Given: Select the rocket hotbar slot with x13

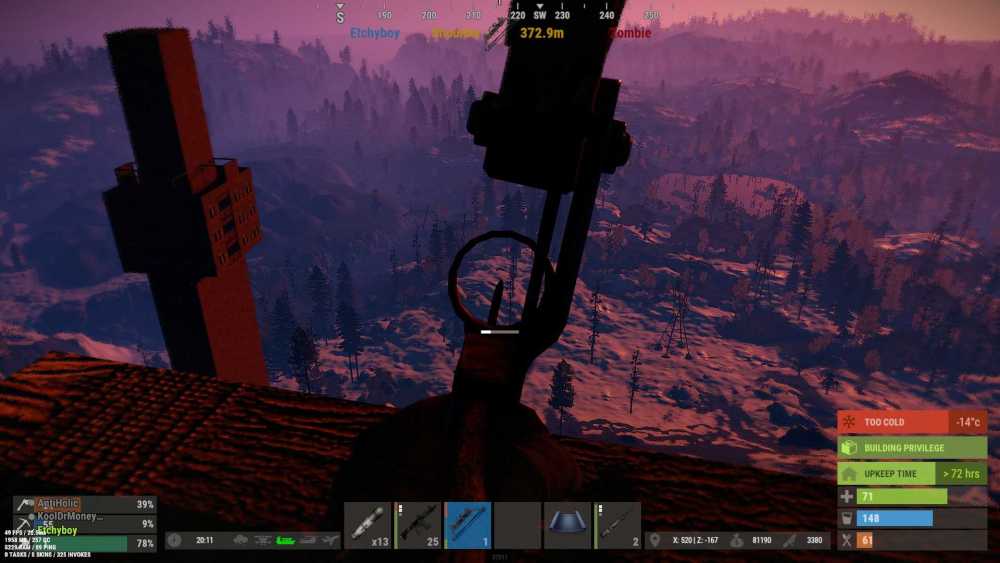Looking at the screenshot, I should point(367,525).
